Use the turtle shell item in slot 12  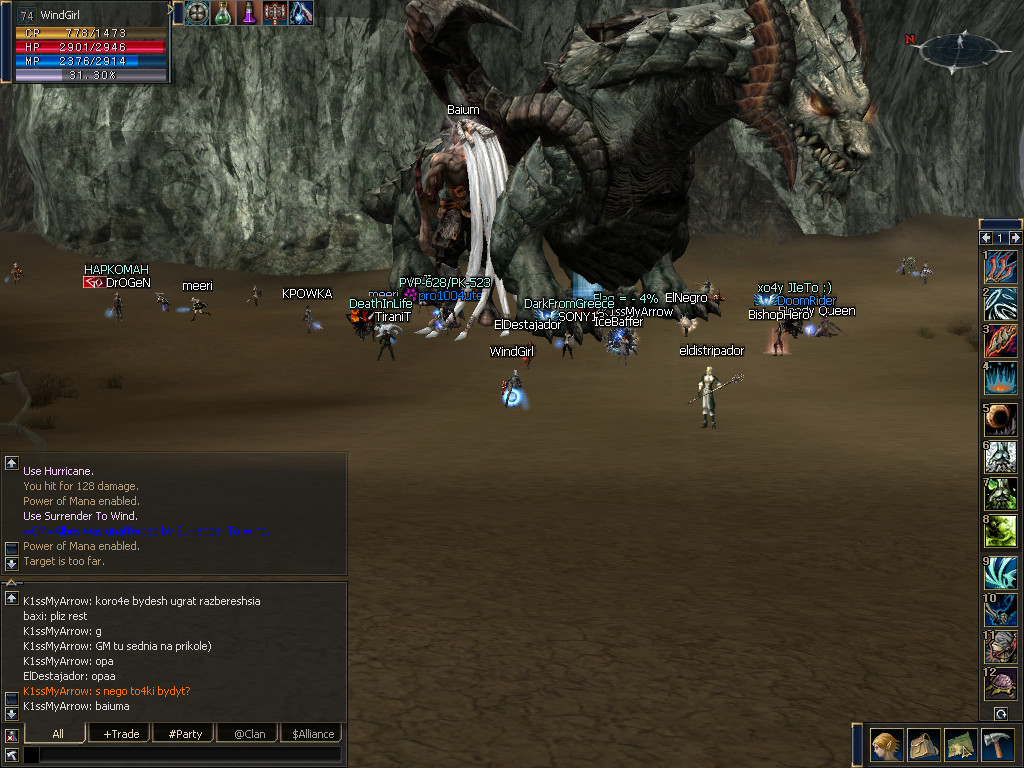click(1000, 683)
